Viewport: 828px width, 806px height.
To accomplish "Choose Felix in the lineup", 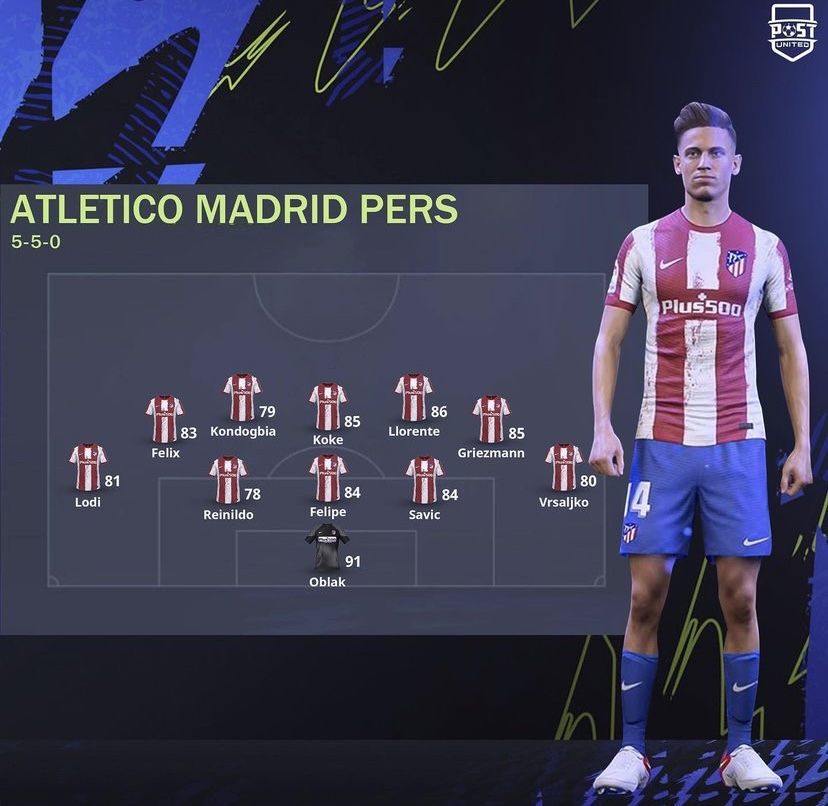I will (x=164, y=419).
